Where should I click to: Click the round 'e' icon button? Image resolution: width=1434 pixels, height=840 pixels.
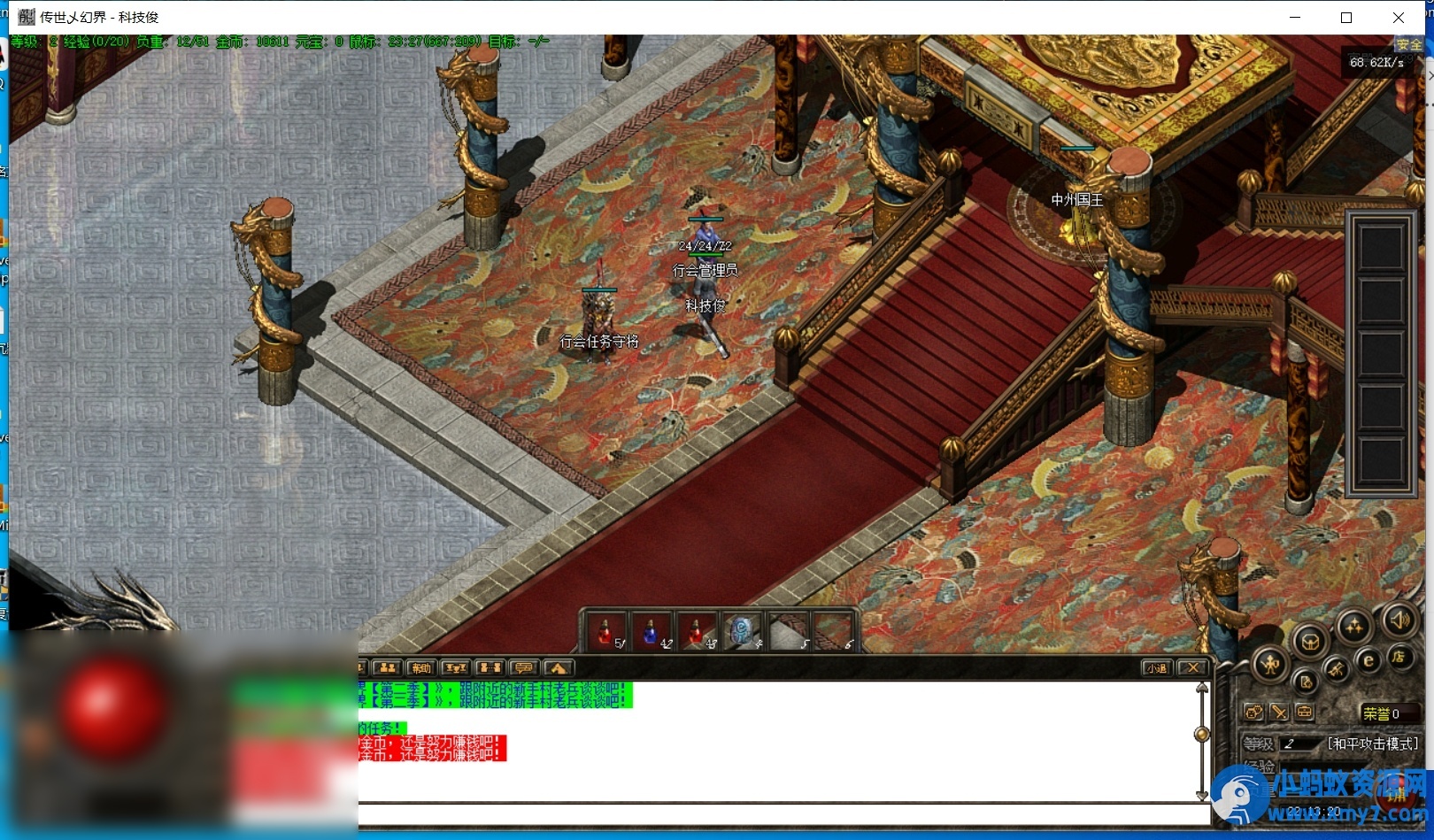tap(1368, 660)
